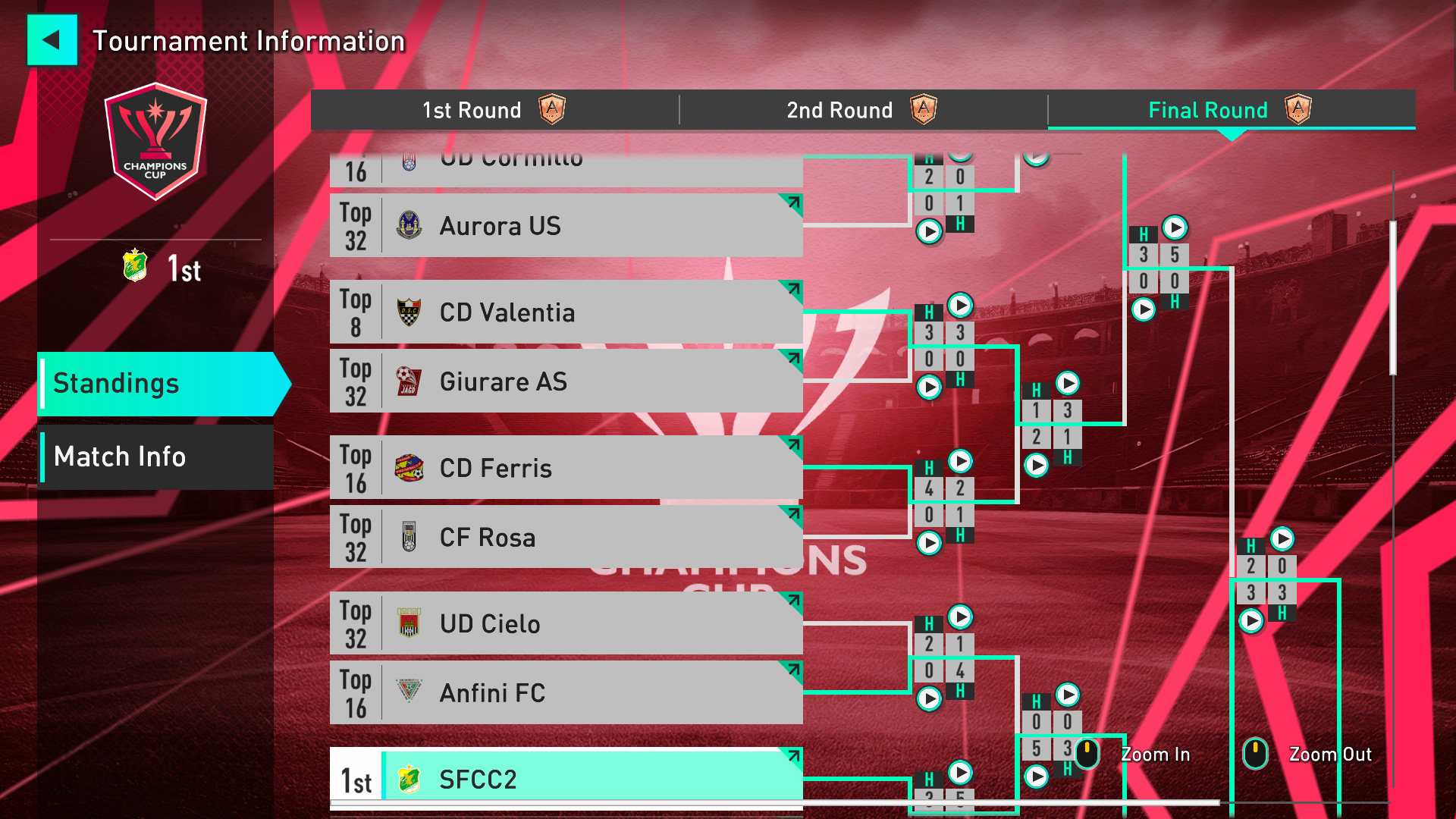Click the Aurora US club crest
The width and height of the screenshot is (1456, 819).
click(x=409, y=224)
